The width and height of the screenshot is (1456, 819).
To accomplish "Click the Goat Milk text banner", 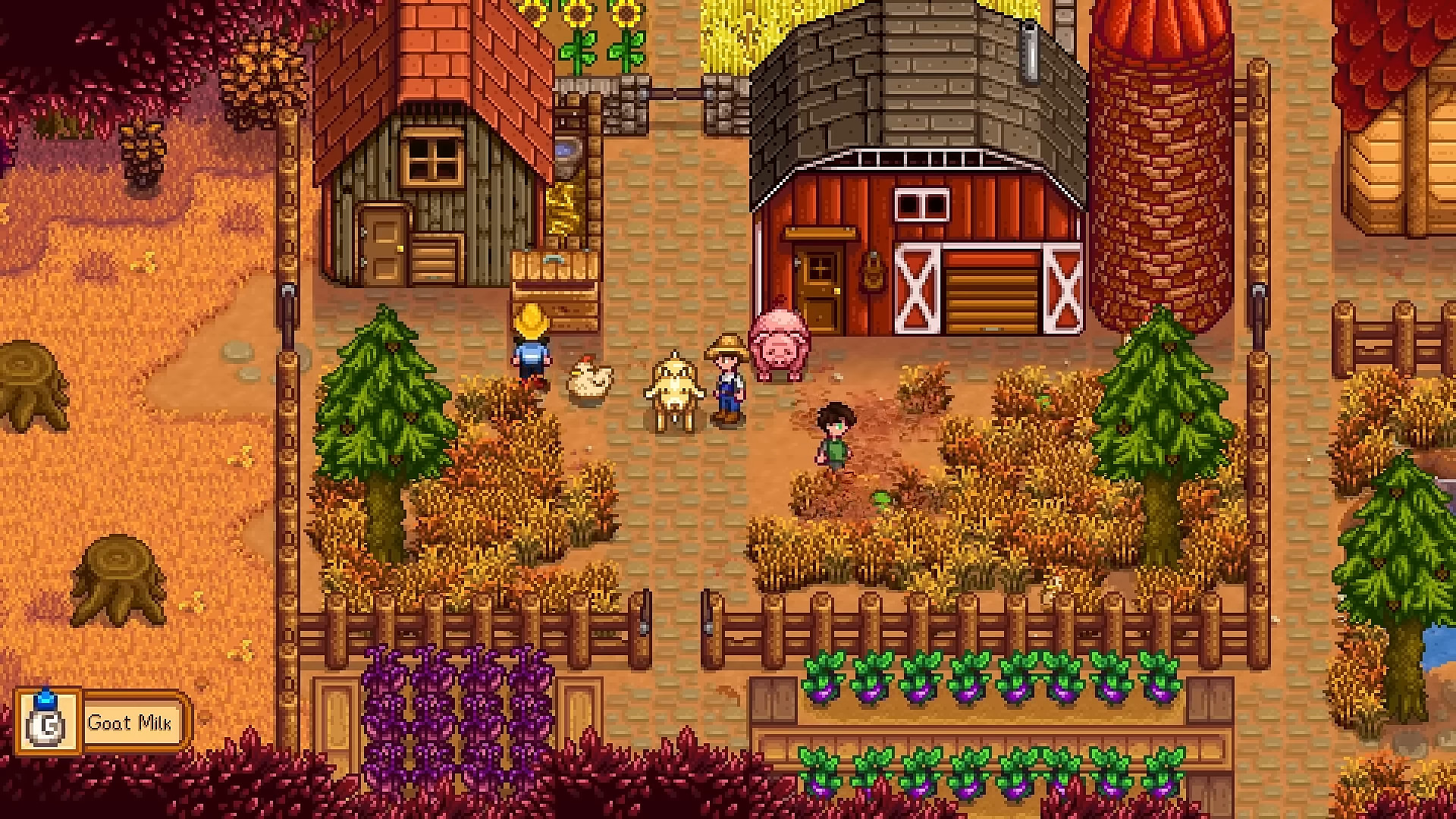I will tap(131, 721).
